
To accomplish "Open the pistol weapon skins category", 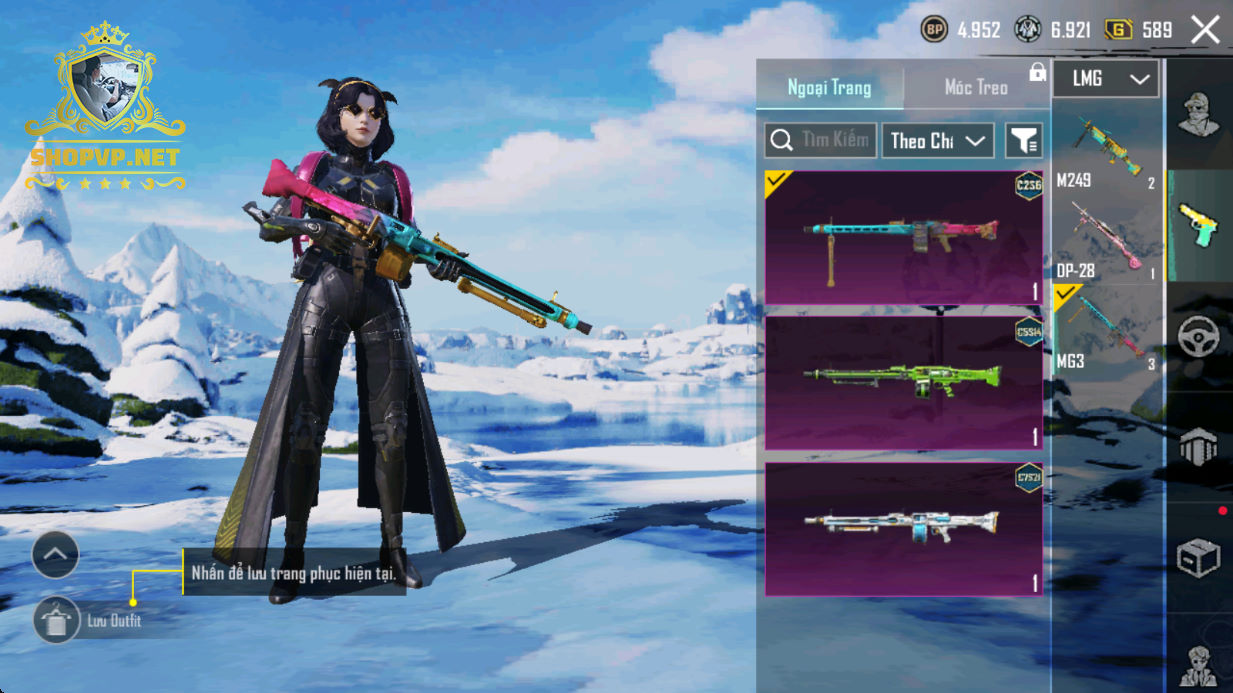I will click(x=1198, y=225).
